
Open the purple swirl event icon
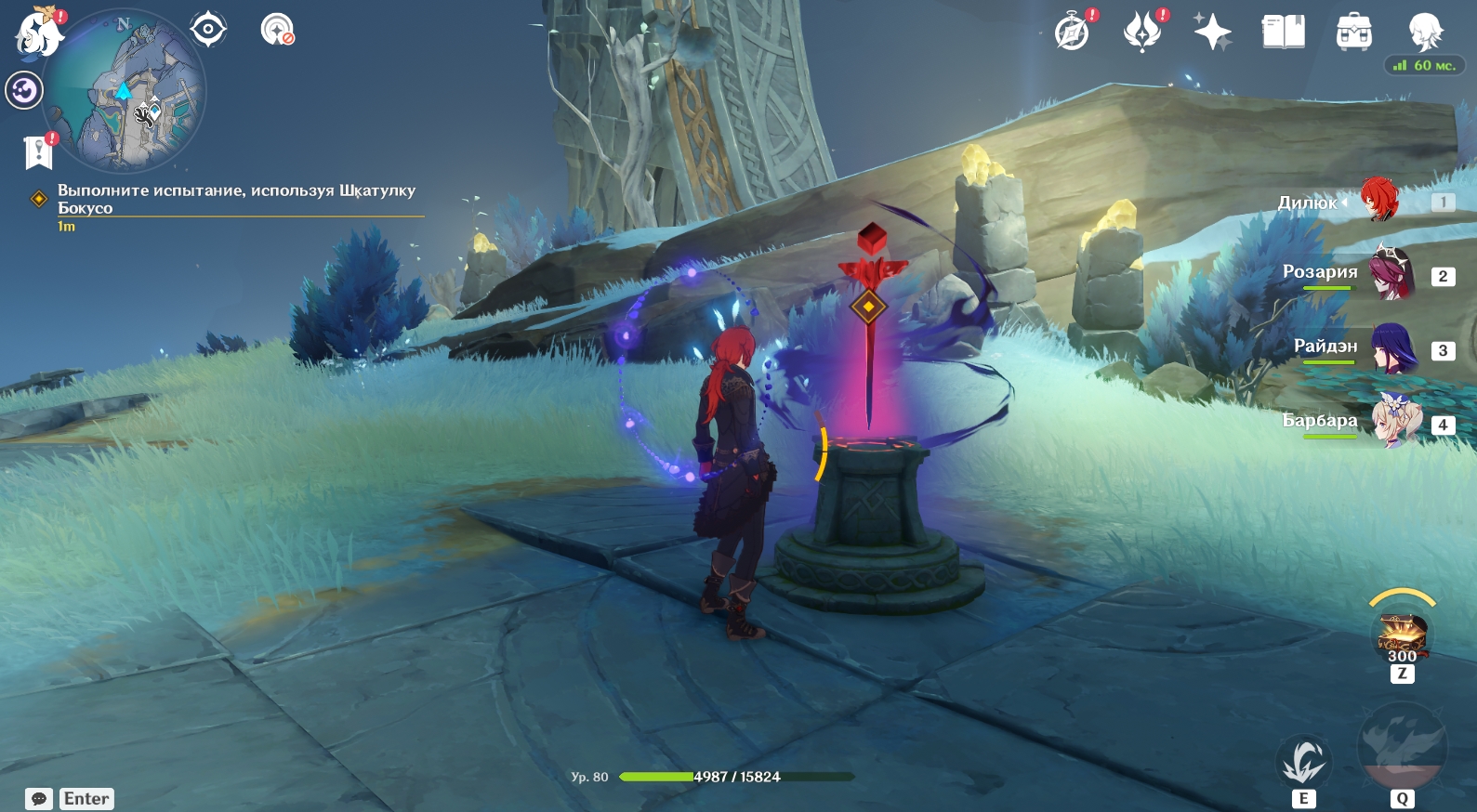(24, 91)
